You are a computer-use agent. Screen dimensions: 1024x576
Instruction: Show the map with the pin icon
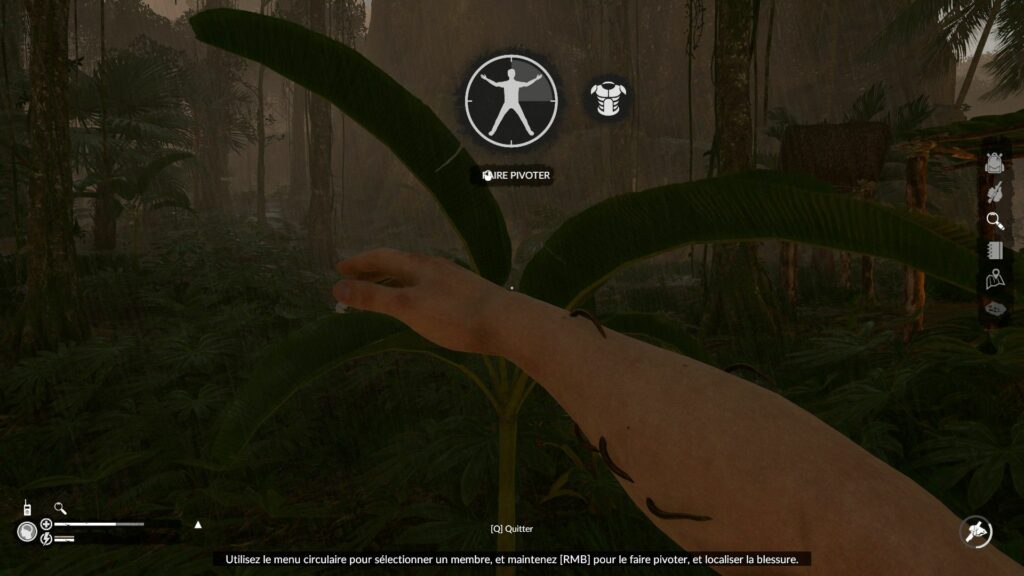pyautogui.click(x=994, y=280)
